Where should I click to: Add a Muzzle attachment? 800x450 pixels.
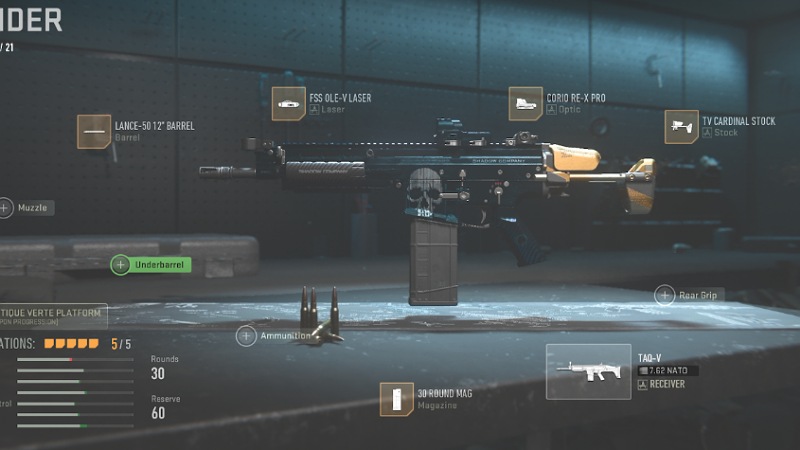[x=6, y=208]
